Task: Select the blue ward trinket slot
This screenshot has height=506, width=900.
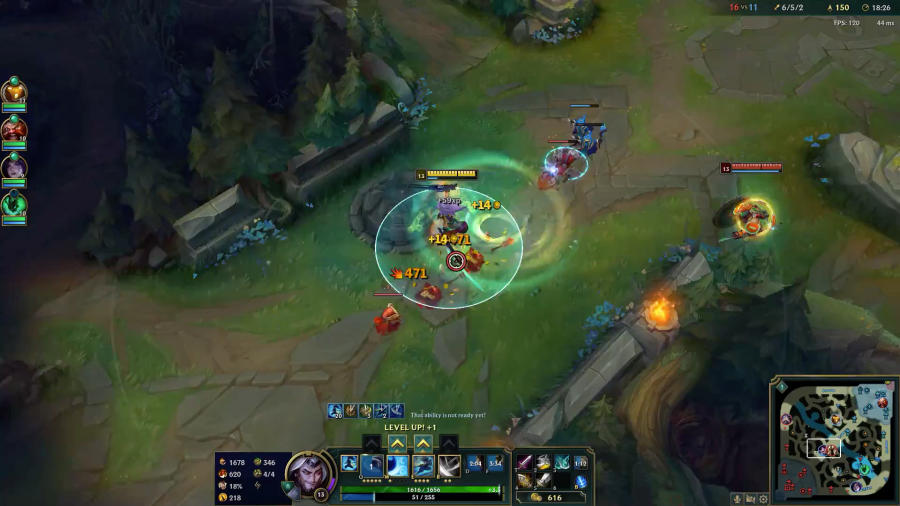Action: [581, 481]
